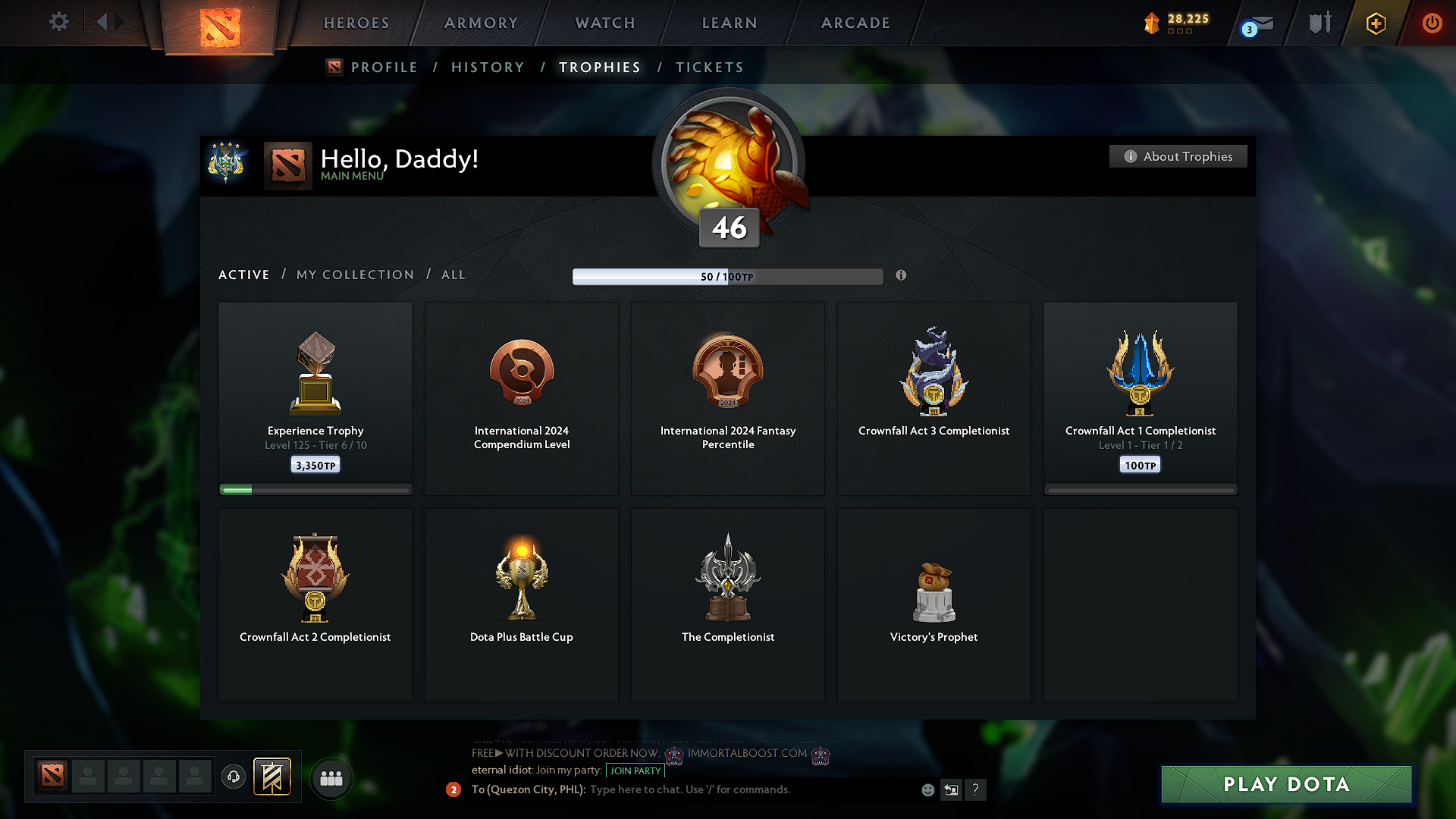This screenshot has height=819, width=1456.
Task: Open settings with the gear icon
Action: click(x=58, y=23)
